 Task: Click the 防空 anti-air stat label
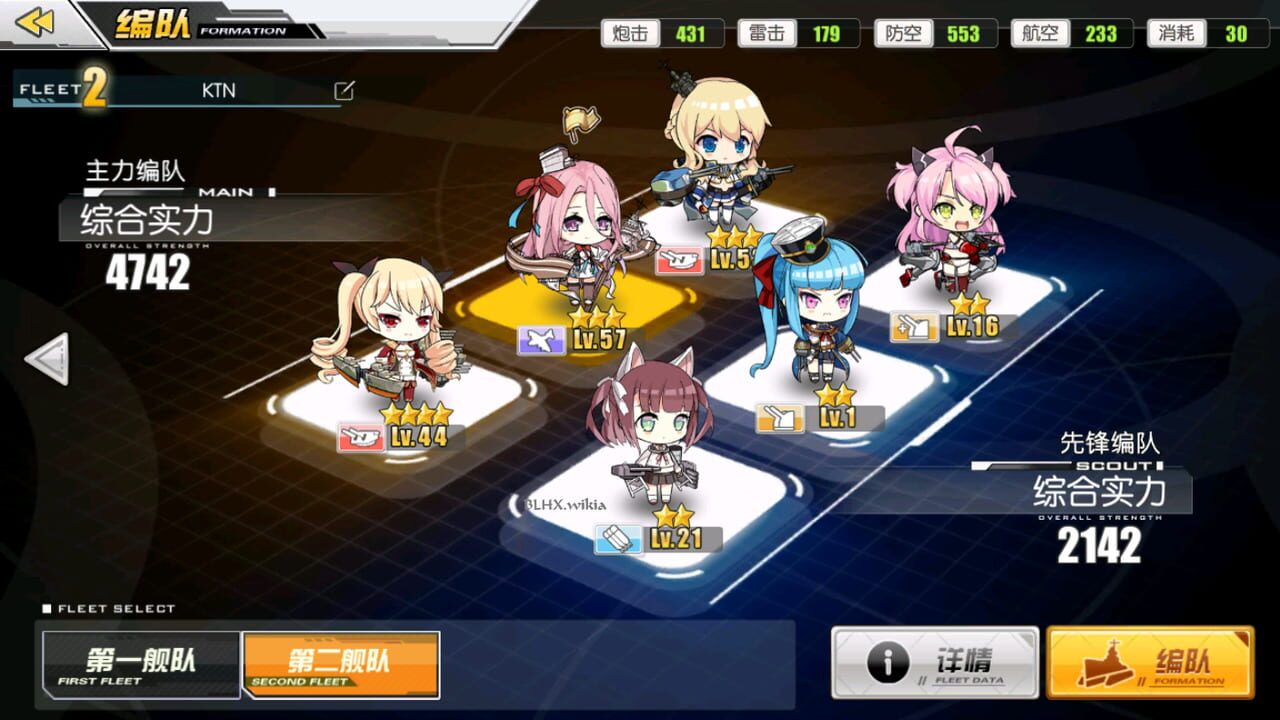tap(902, 33)
